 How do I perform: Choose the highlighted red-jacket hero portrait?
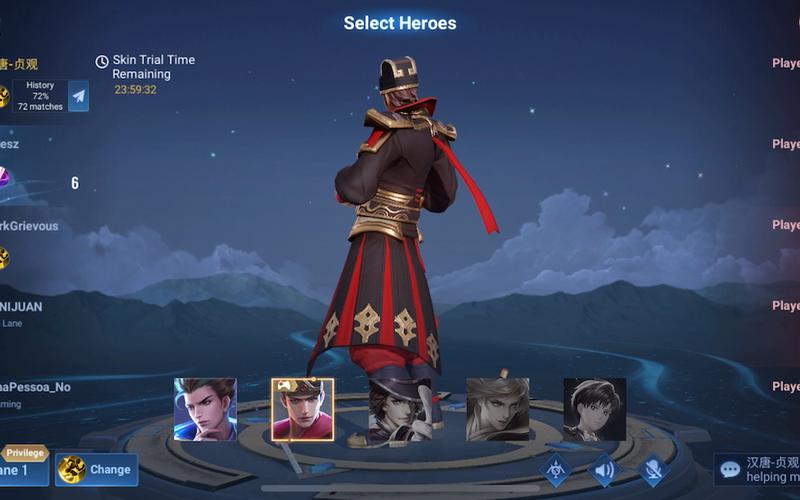pyautogui.click(x=302, y=409)
